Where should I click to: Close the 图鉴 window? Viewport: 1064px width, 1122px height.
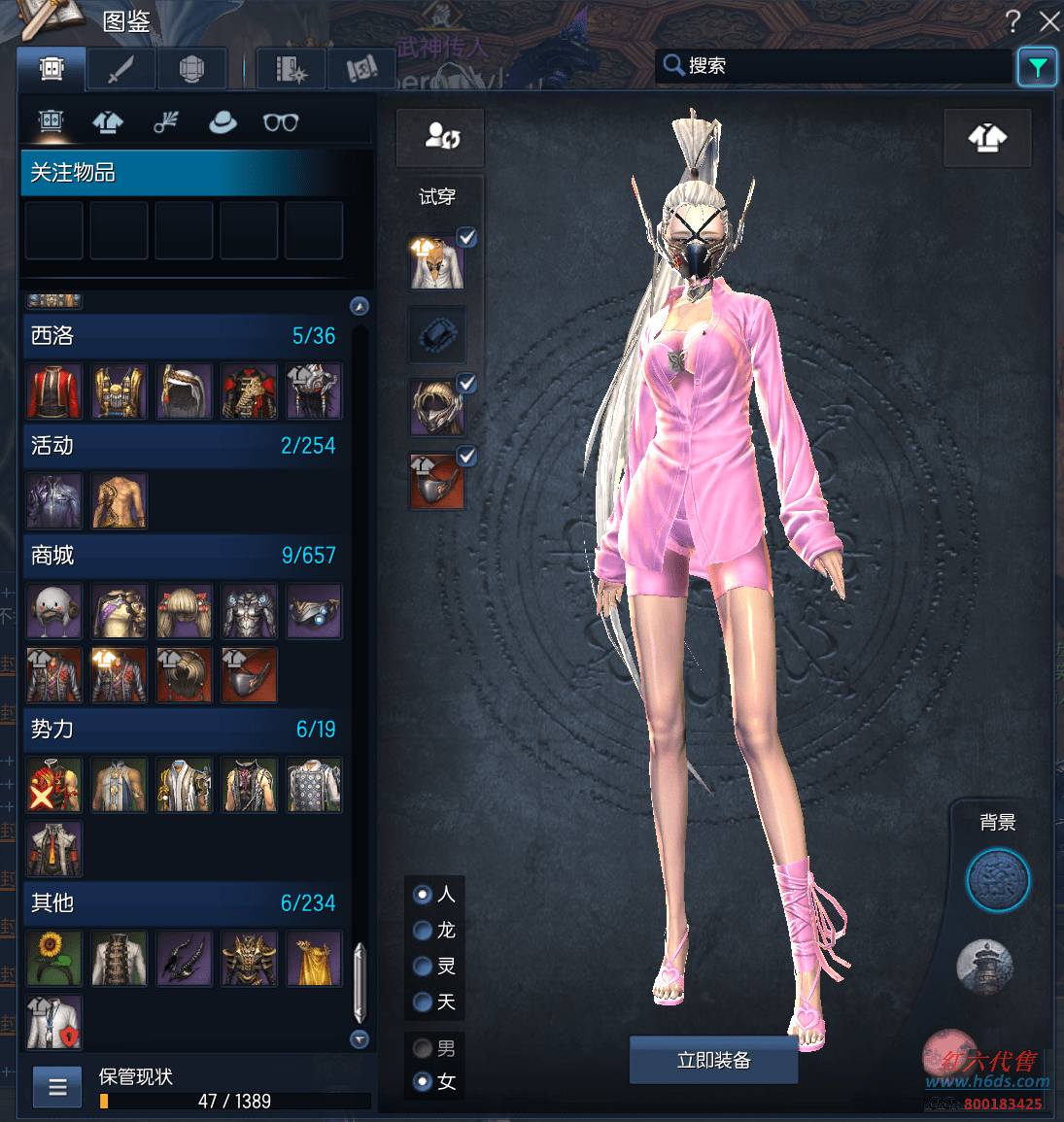pos(1049,21)
